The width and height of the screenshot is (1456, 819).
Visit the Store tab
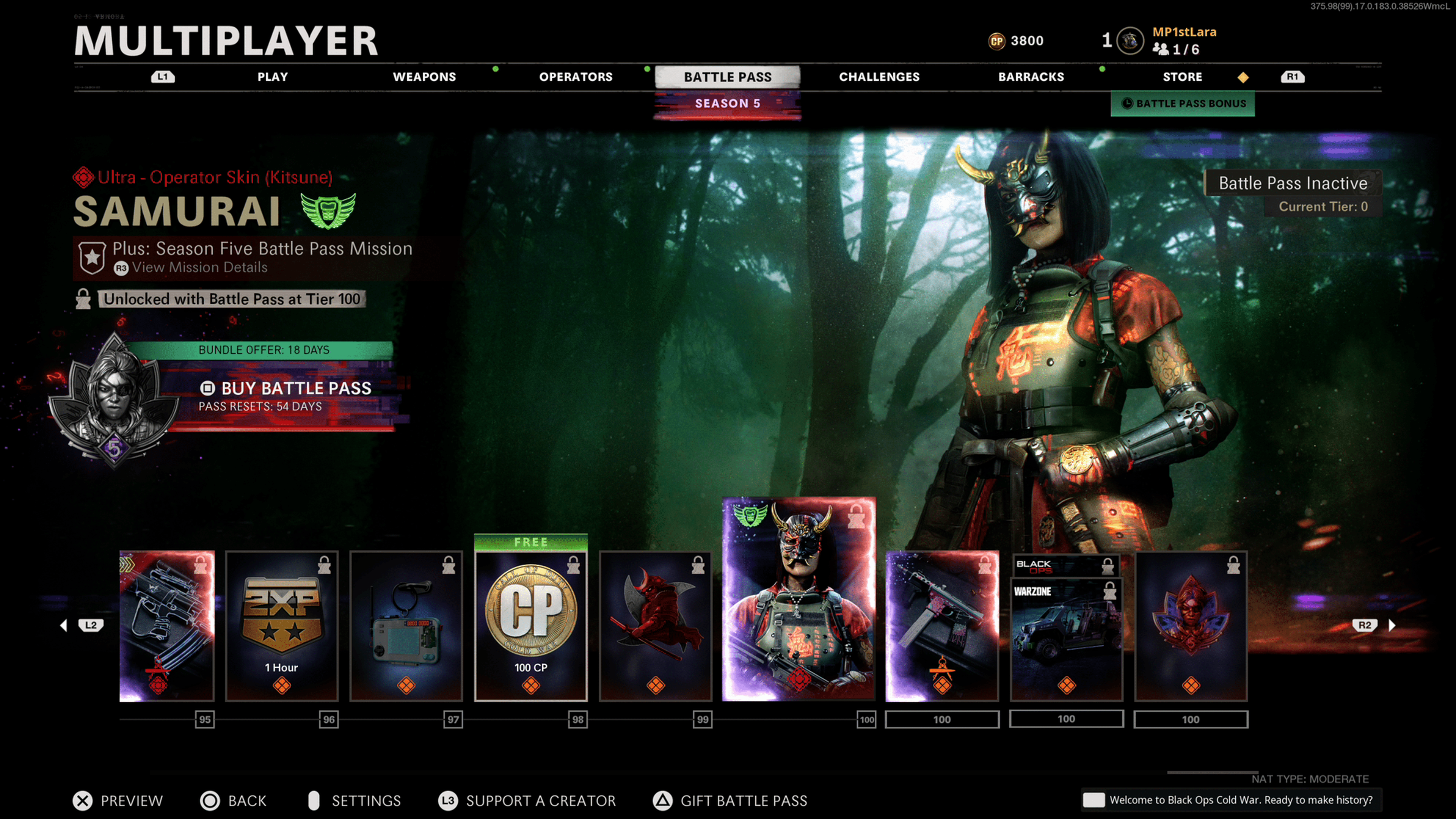pos(1182,77)
